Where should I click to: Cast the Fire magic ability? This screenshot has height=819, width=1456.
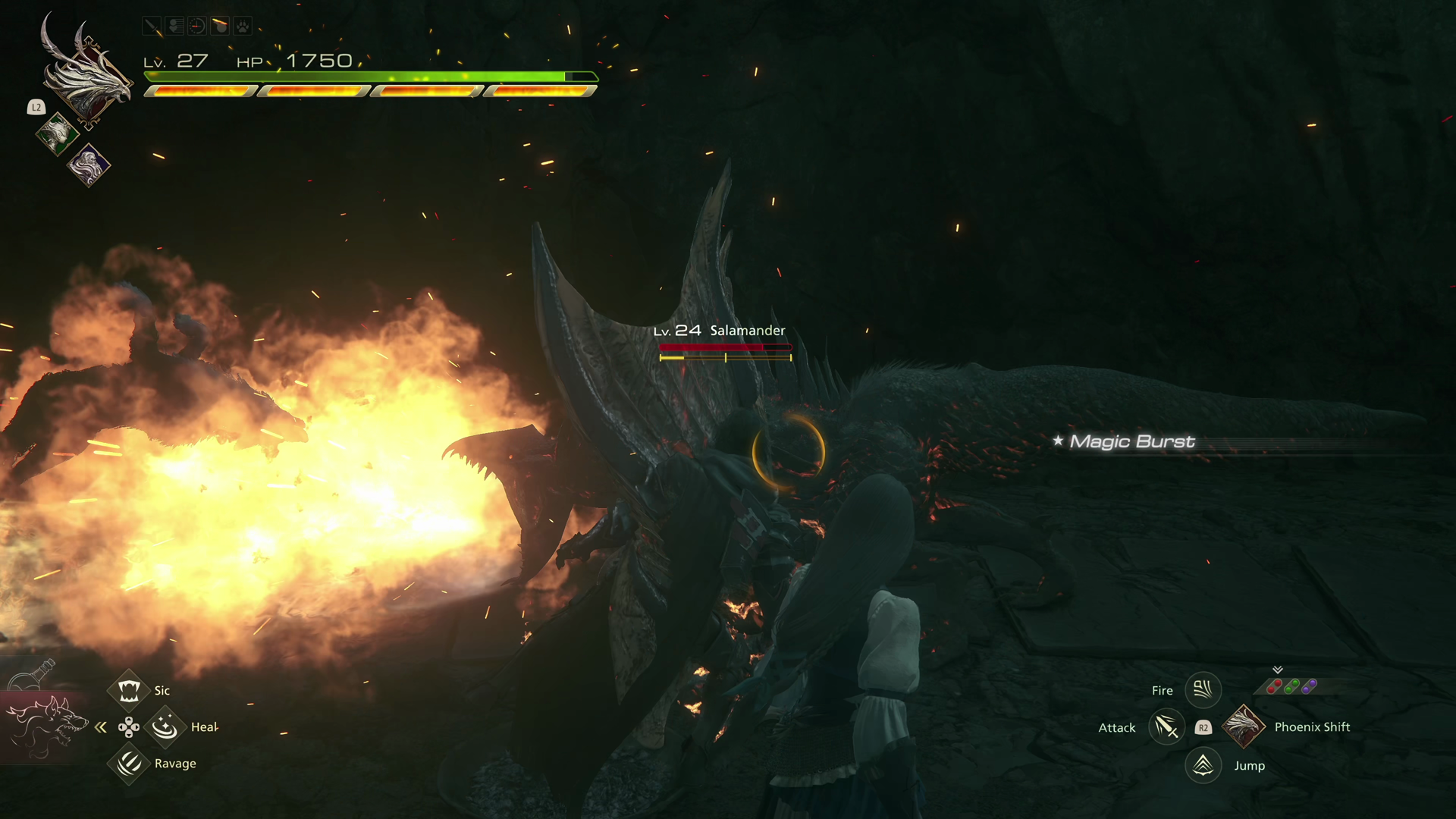point(1203,690)
